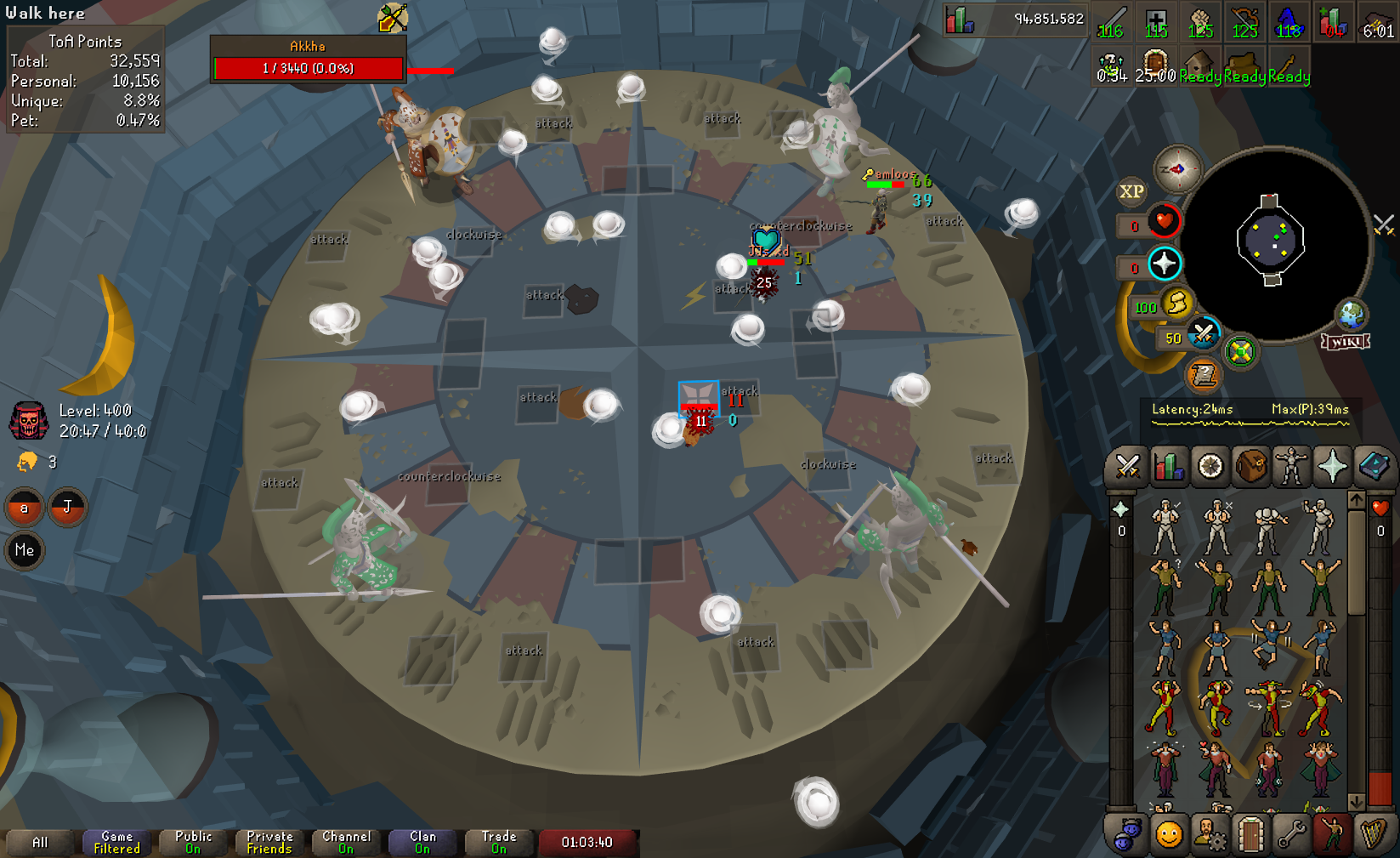Open the harp Music Player tab
Viewport: 1400px width, 858px height.
pos(1373,835)
